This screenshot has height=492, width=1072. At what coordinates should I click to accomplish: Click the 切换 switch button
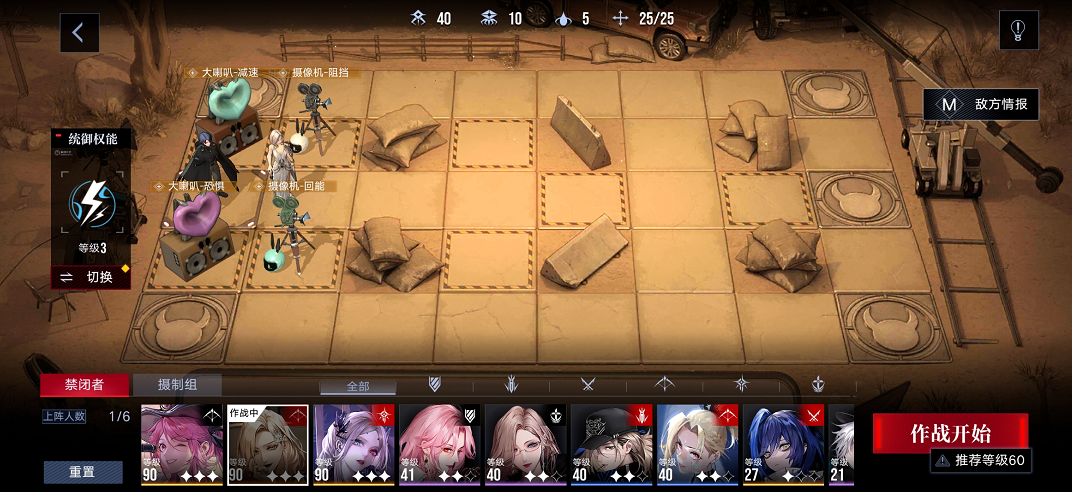(91, 277)
